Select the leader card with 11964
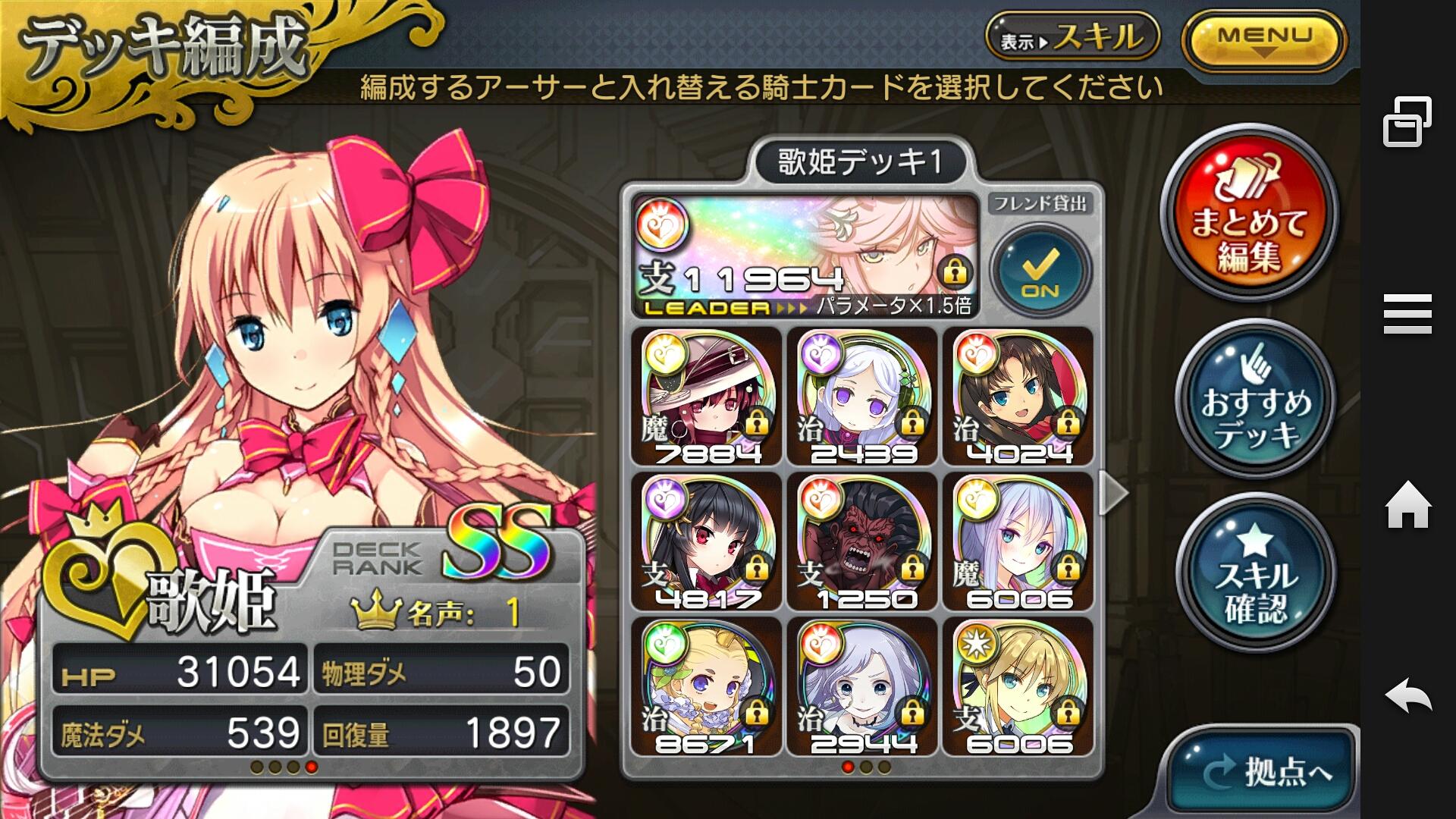Viewport: 1456px width, 819px height. tap(805, 256)
